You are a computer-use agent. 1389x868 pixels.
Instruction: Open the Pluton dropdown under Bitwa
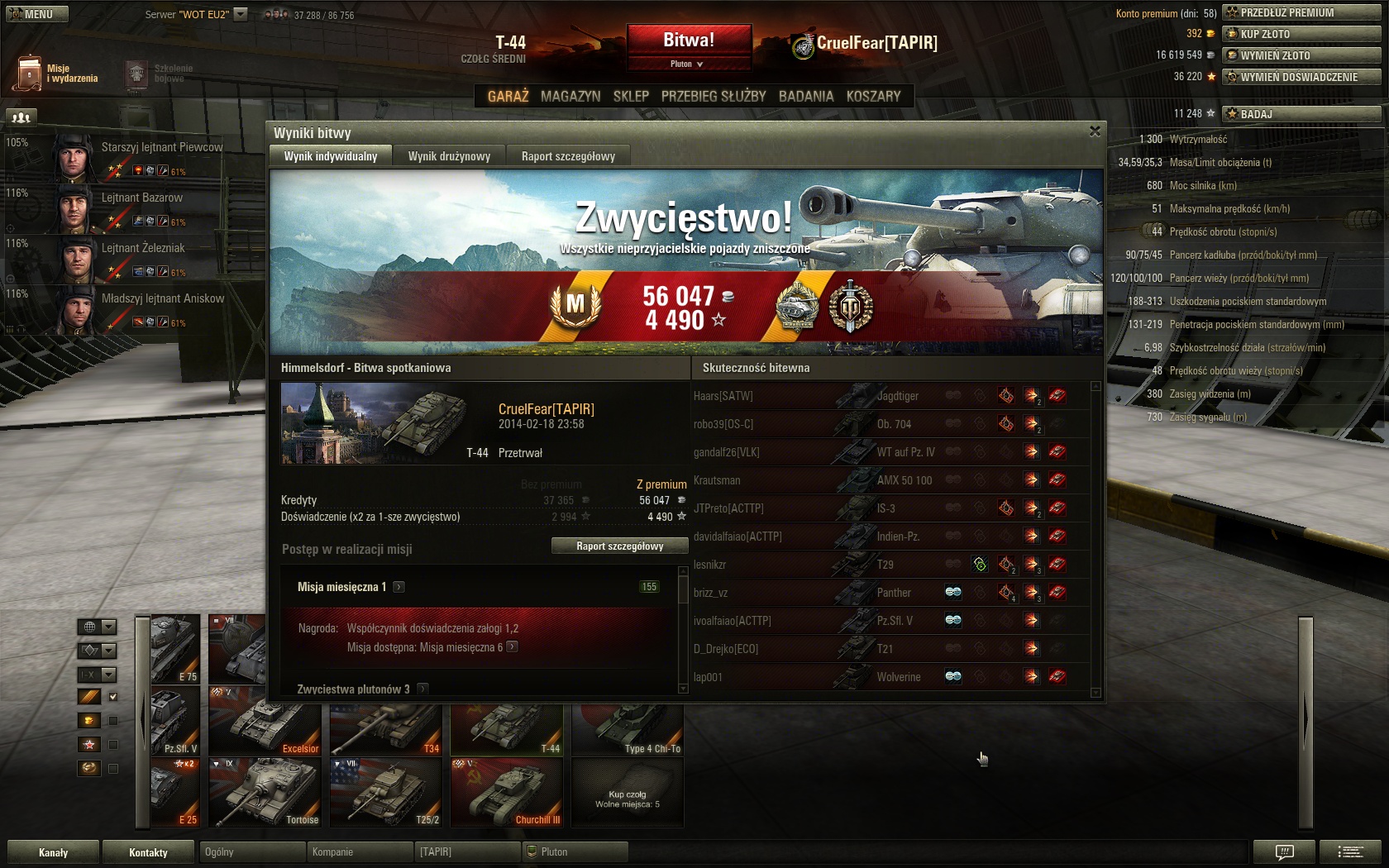[688, 64]
